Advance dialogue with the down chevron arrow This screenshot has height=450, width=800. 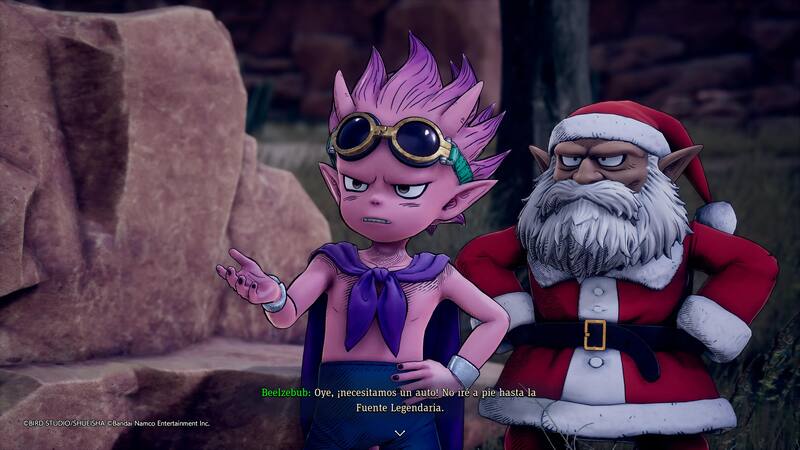point(400,432)
